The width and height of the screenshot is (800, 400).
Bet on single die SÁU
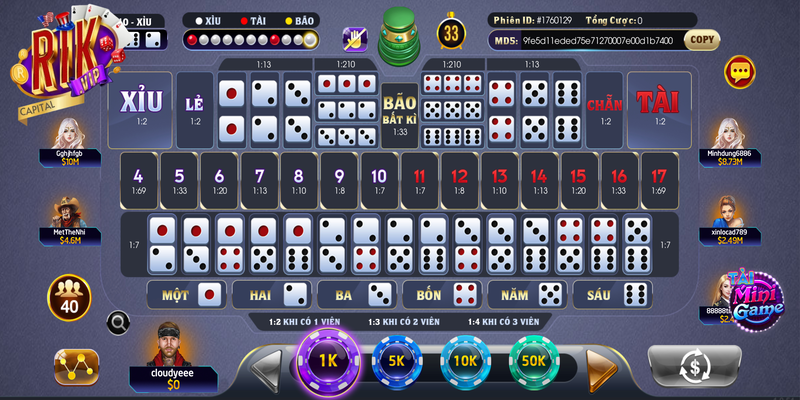click(612, 294)
